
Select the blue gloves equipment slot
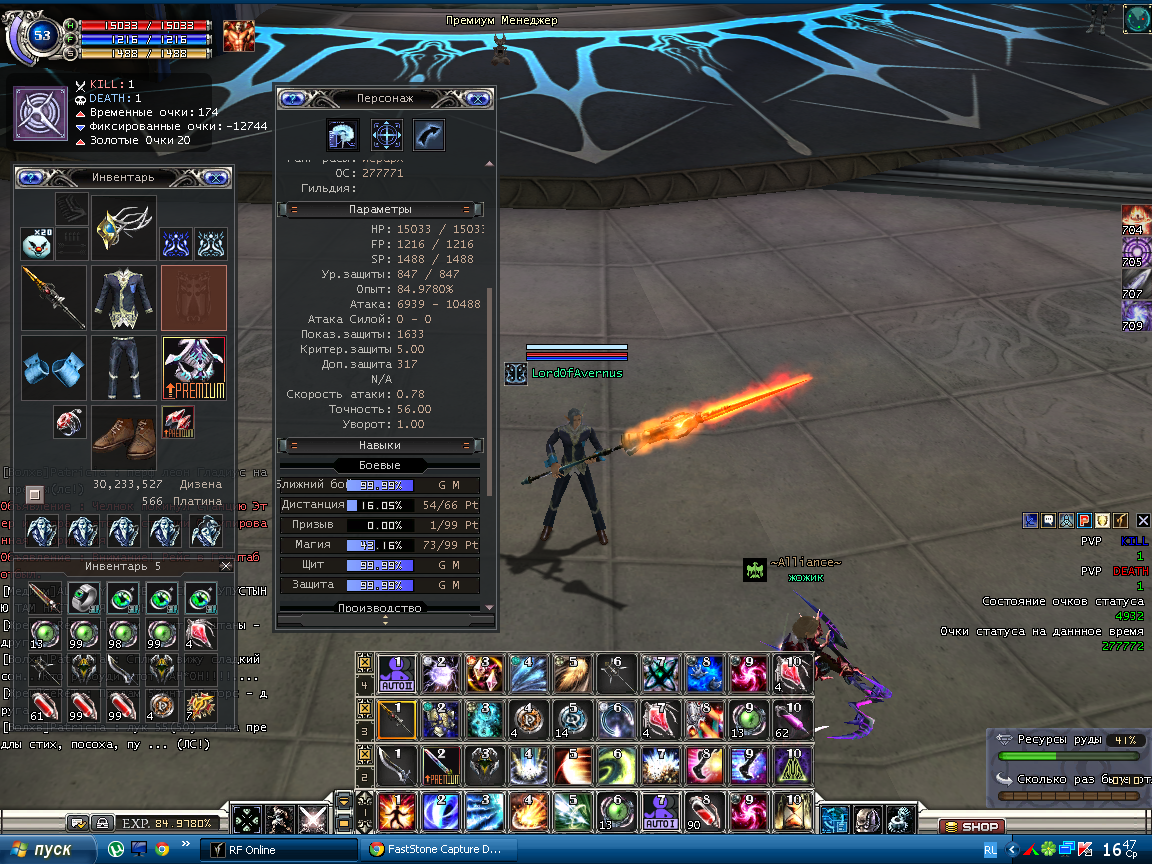53,367
